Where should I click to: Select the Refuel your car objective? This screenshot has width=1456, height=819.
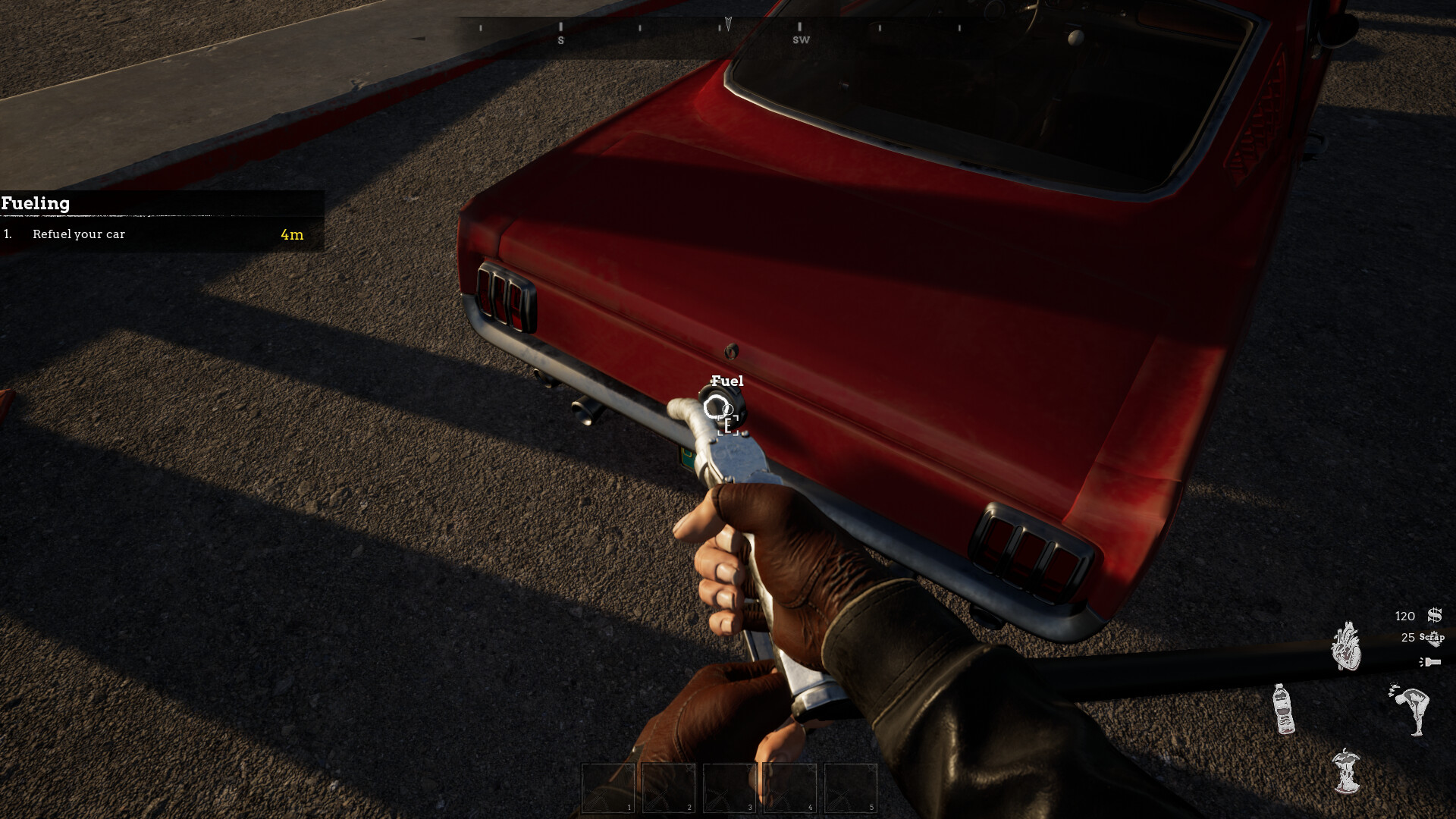(x=78, y=234)
